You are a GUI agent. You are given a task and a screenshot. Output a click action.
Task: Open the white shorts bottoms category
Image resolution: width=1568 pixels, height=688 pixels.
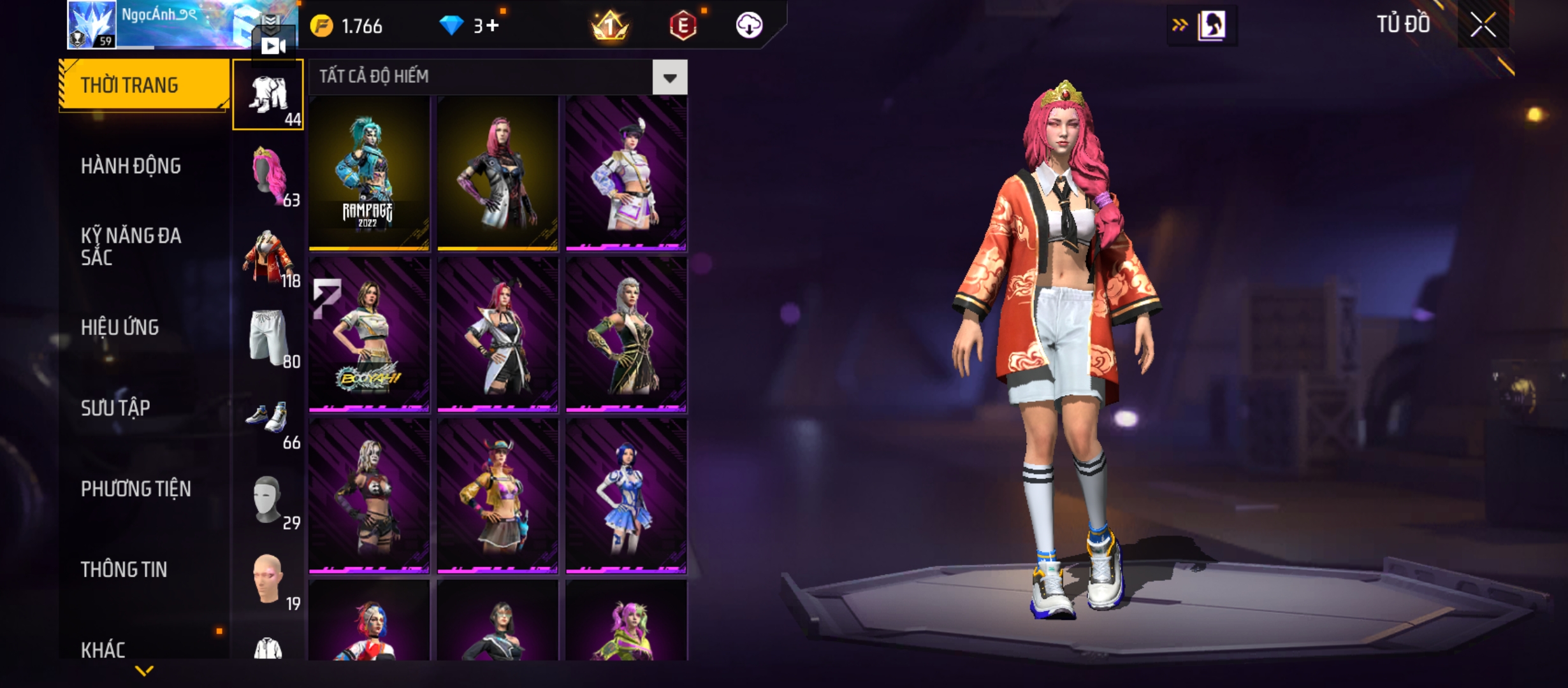tap(268, 338)
